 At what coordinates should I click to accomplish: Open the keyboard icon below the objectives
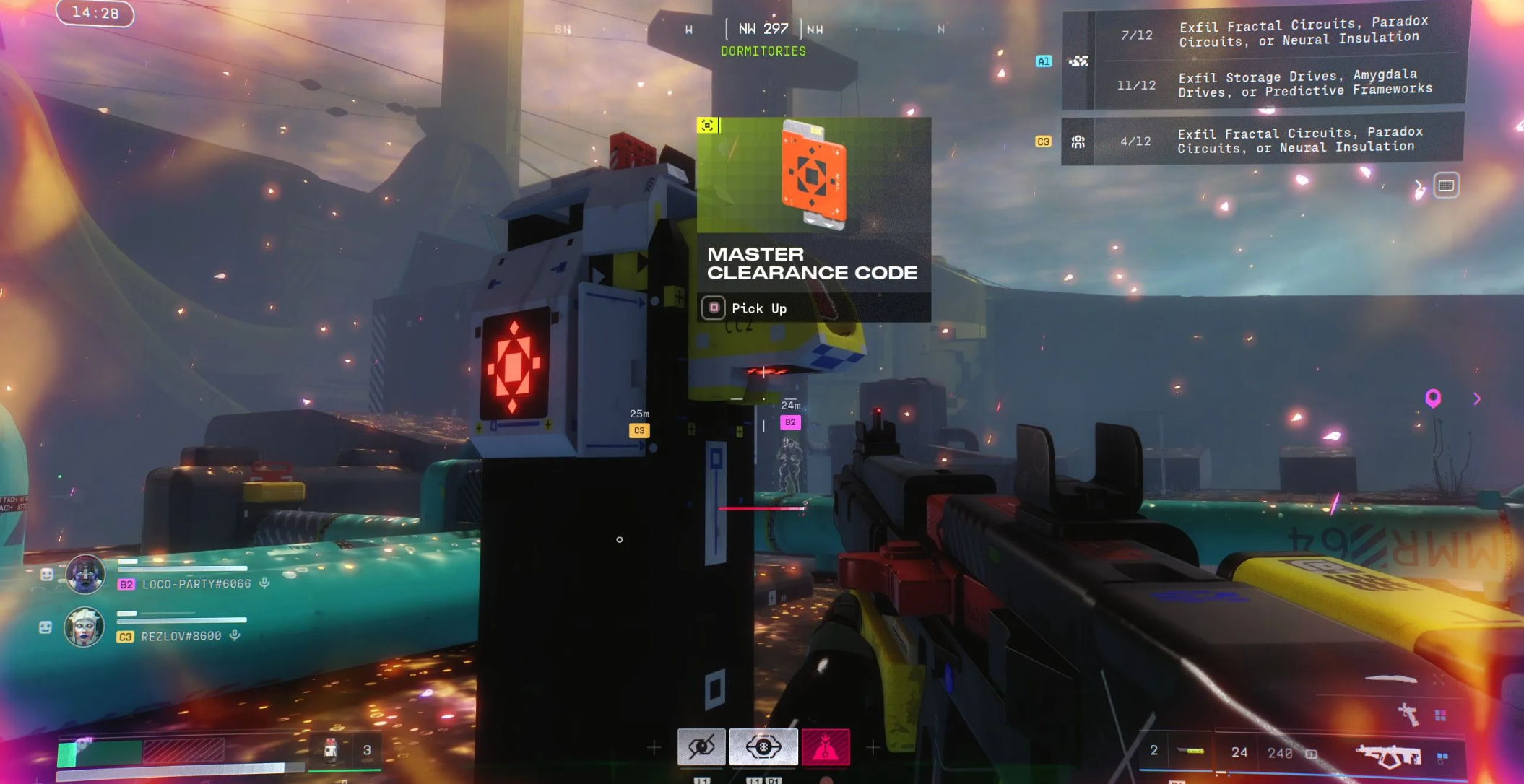coord(1446,186)
